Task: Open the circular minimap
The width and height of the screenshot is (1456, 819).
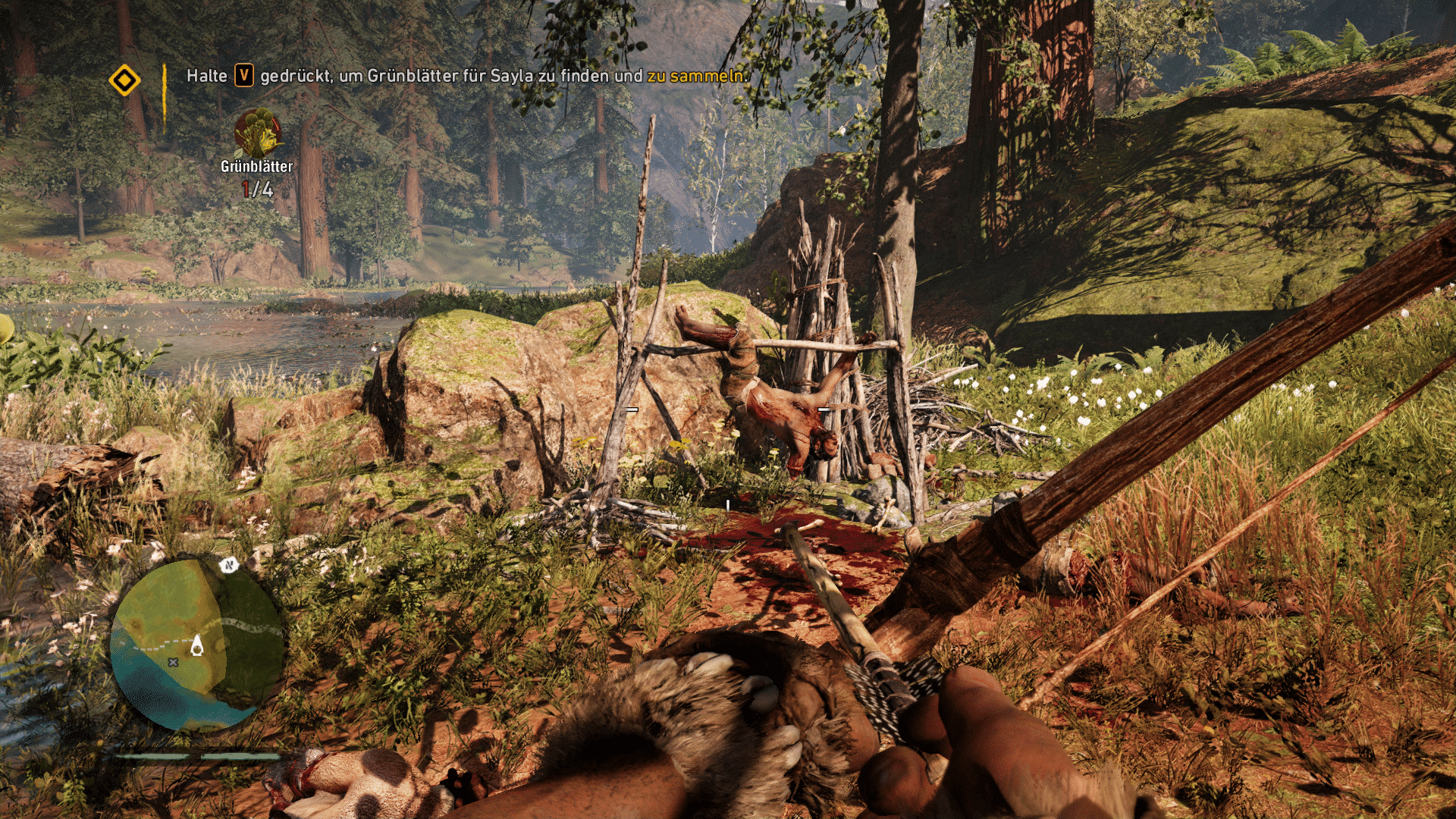Action: 197,645
